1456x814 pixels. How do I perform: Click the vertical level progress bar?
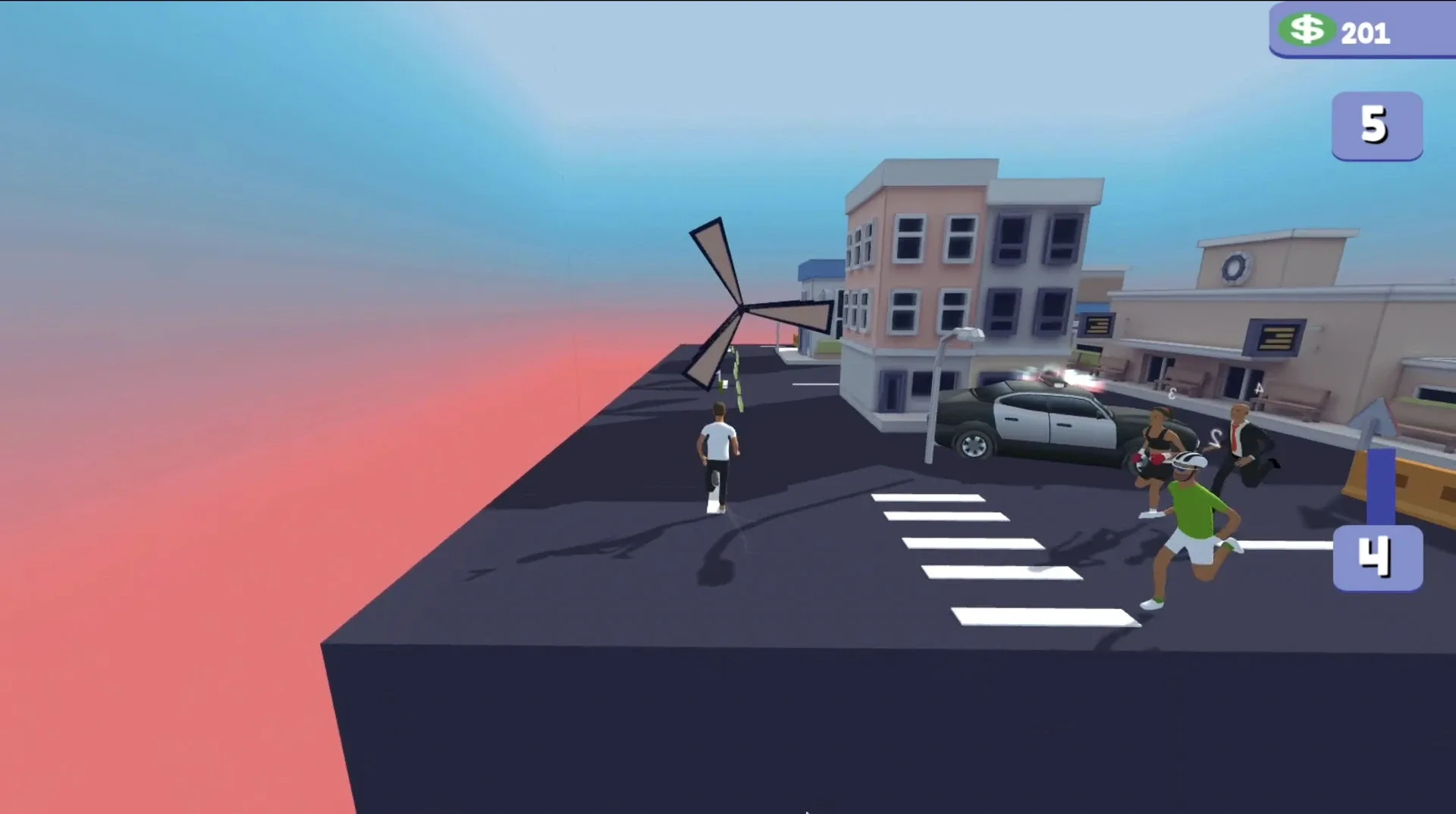coord(1382,486)
